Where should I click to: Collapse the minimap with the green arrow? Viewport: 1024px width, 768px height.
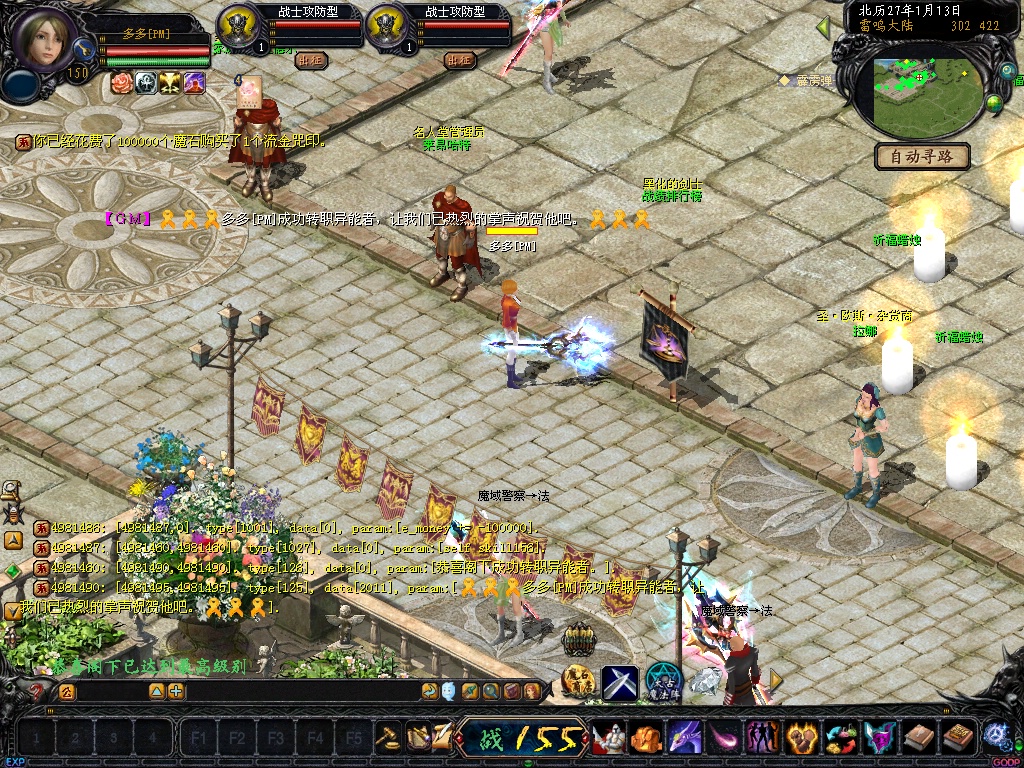tap(824, 26)
